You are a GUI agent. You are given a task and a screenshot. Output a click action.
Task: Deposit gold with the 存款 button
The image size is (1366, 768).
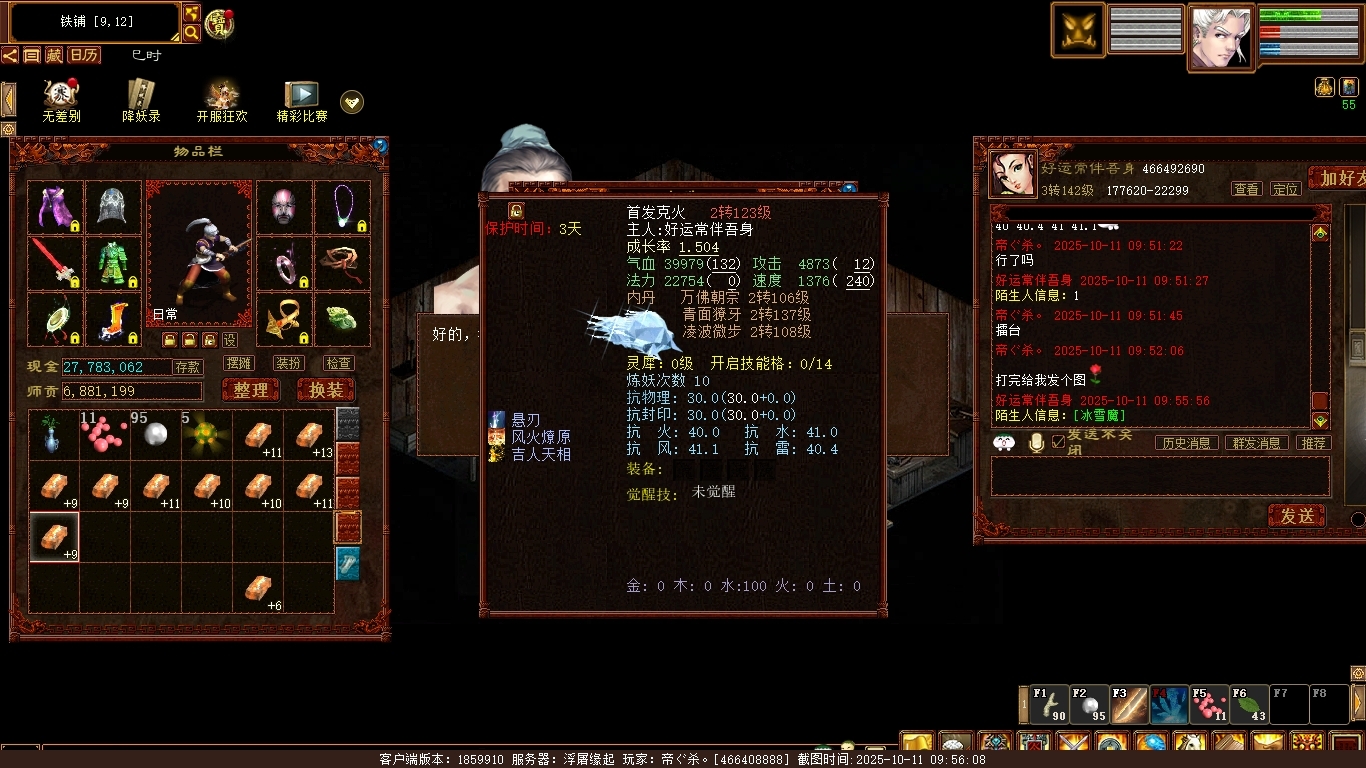(188, 367)
